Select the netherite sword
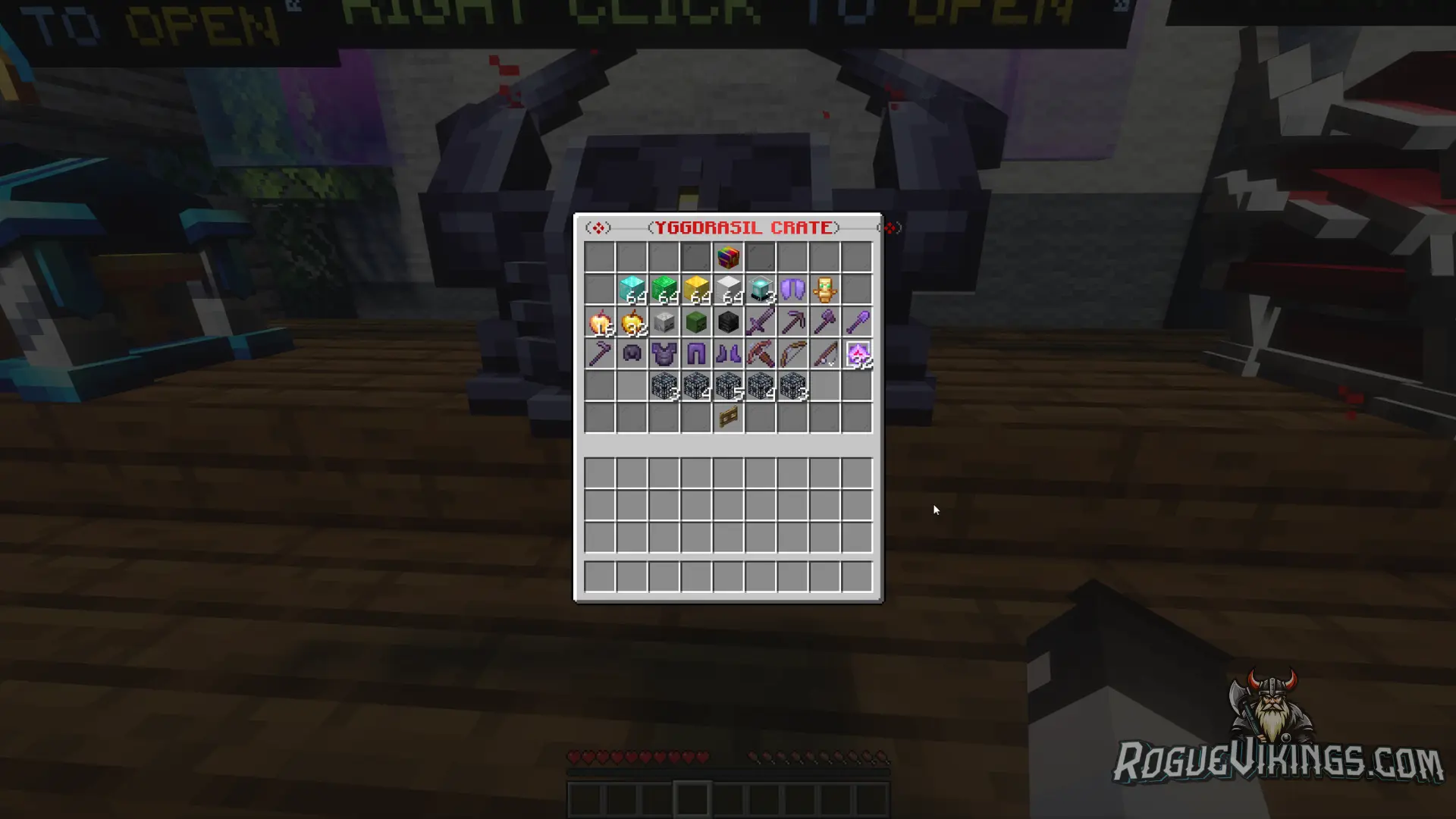Viewport: 1456px width, 819px height. click(760, 322)
